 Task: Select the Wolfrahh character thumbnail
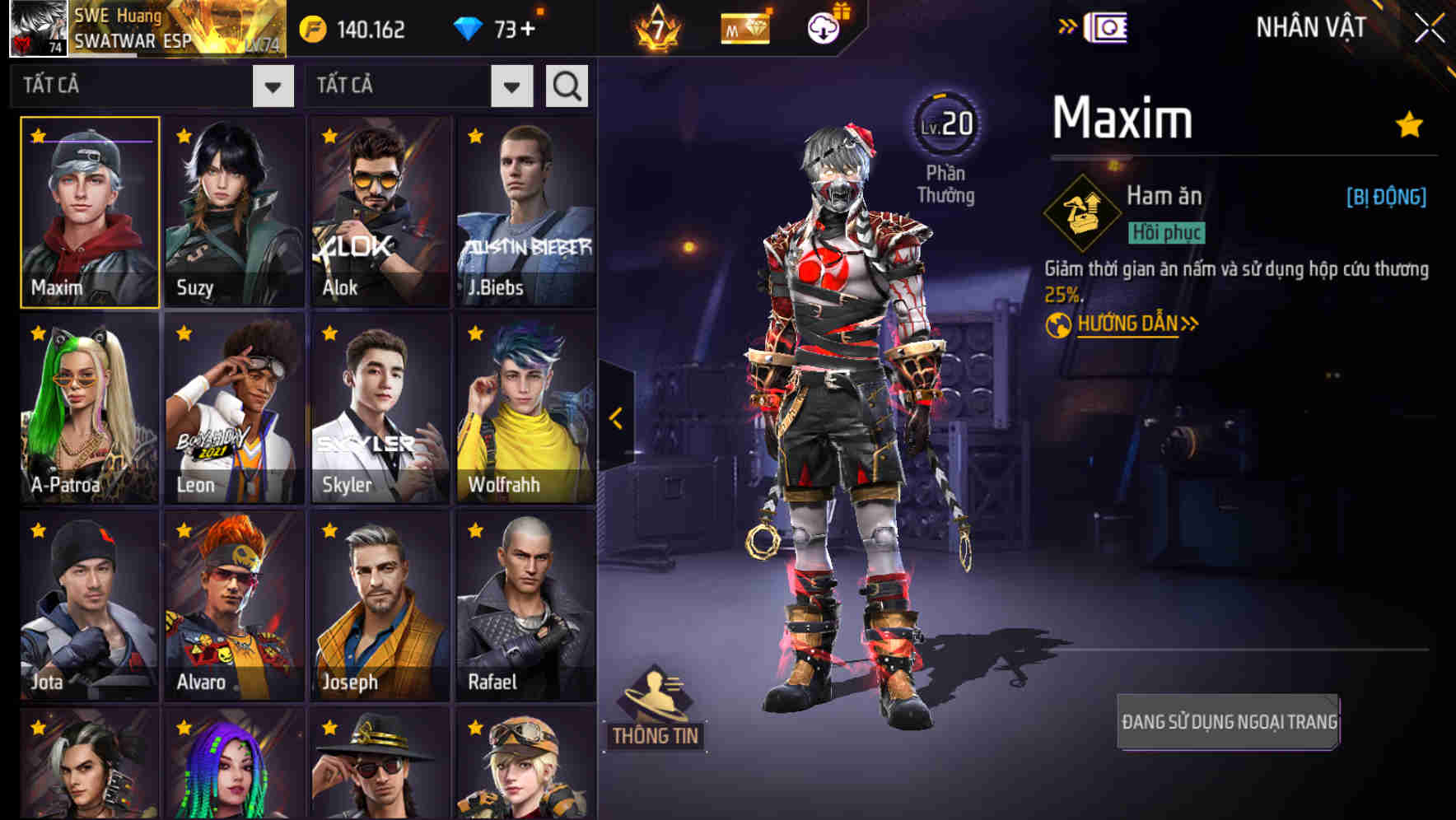(525, 408)
